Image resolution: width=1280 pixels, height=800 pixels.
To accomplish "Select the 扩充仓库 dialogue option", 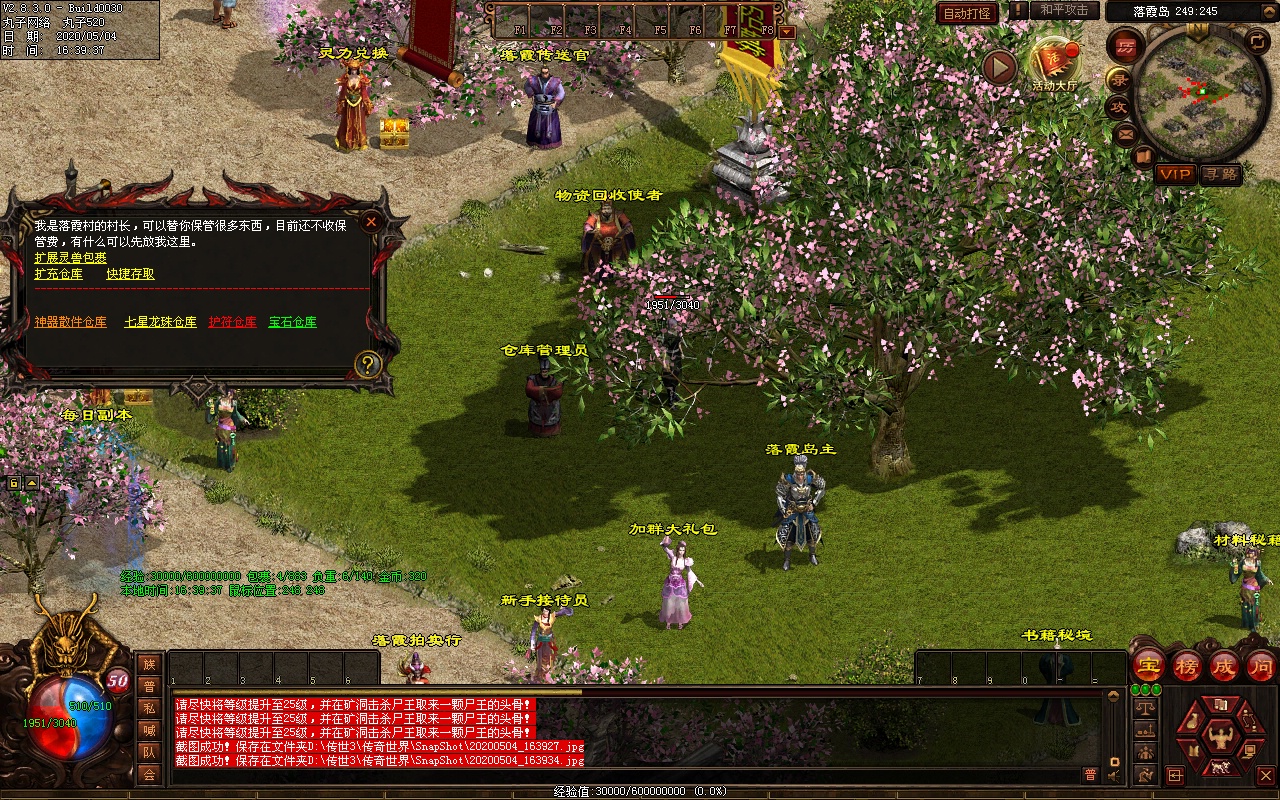I will pyautogui.click(x=59, y=274).
